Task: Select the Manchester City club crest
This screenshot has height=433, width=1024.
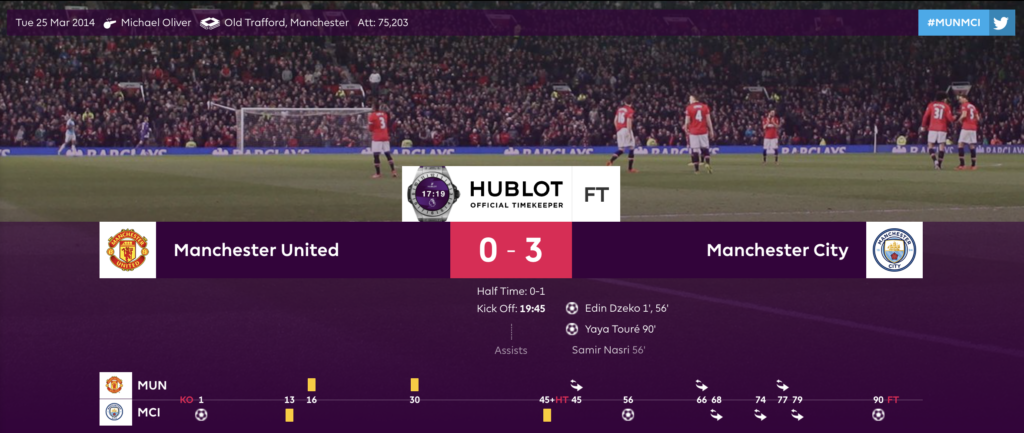Action: (893, 250)
